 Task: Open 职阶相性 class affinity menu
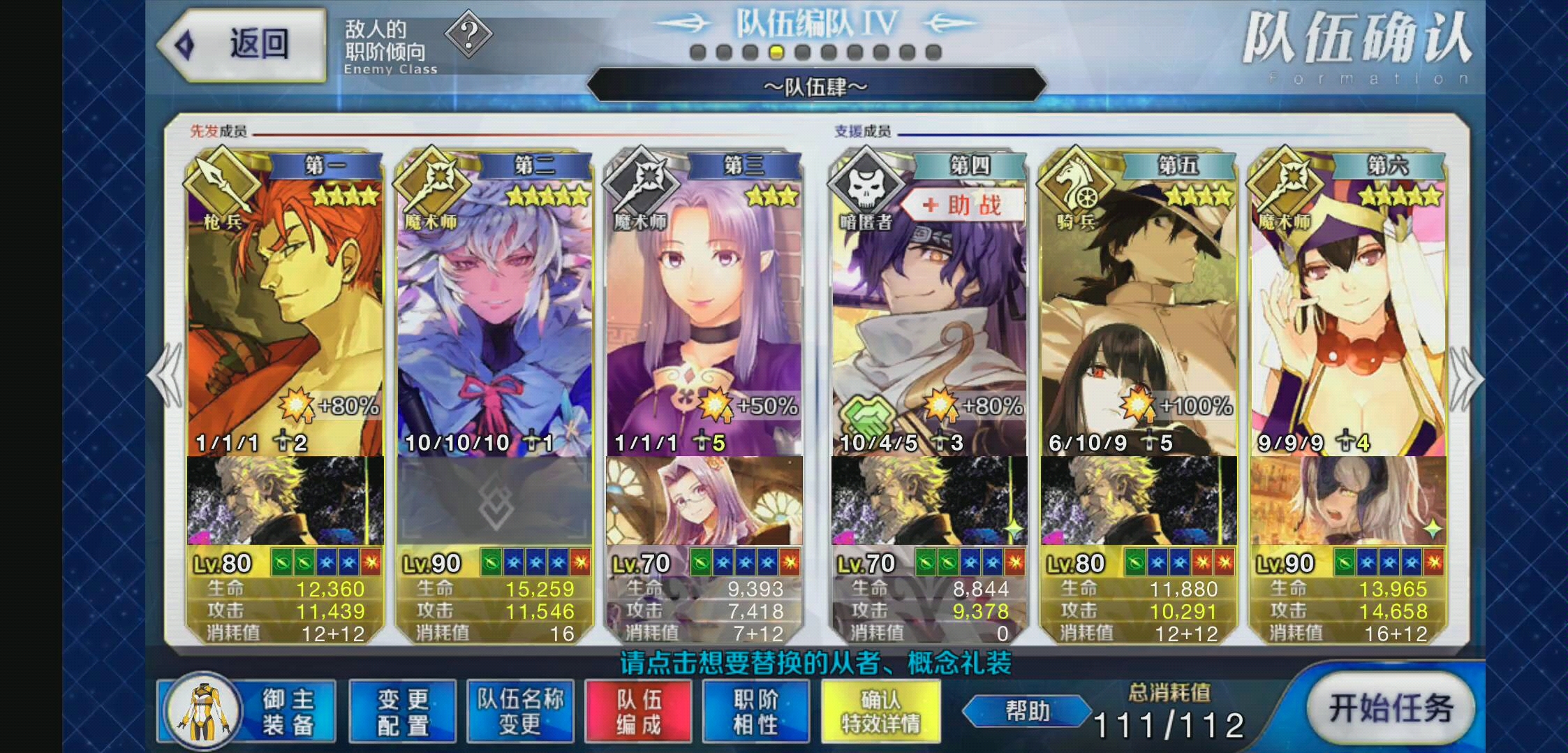pyautogui.click(x=755, y=710)
